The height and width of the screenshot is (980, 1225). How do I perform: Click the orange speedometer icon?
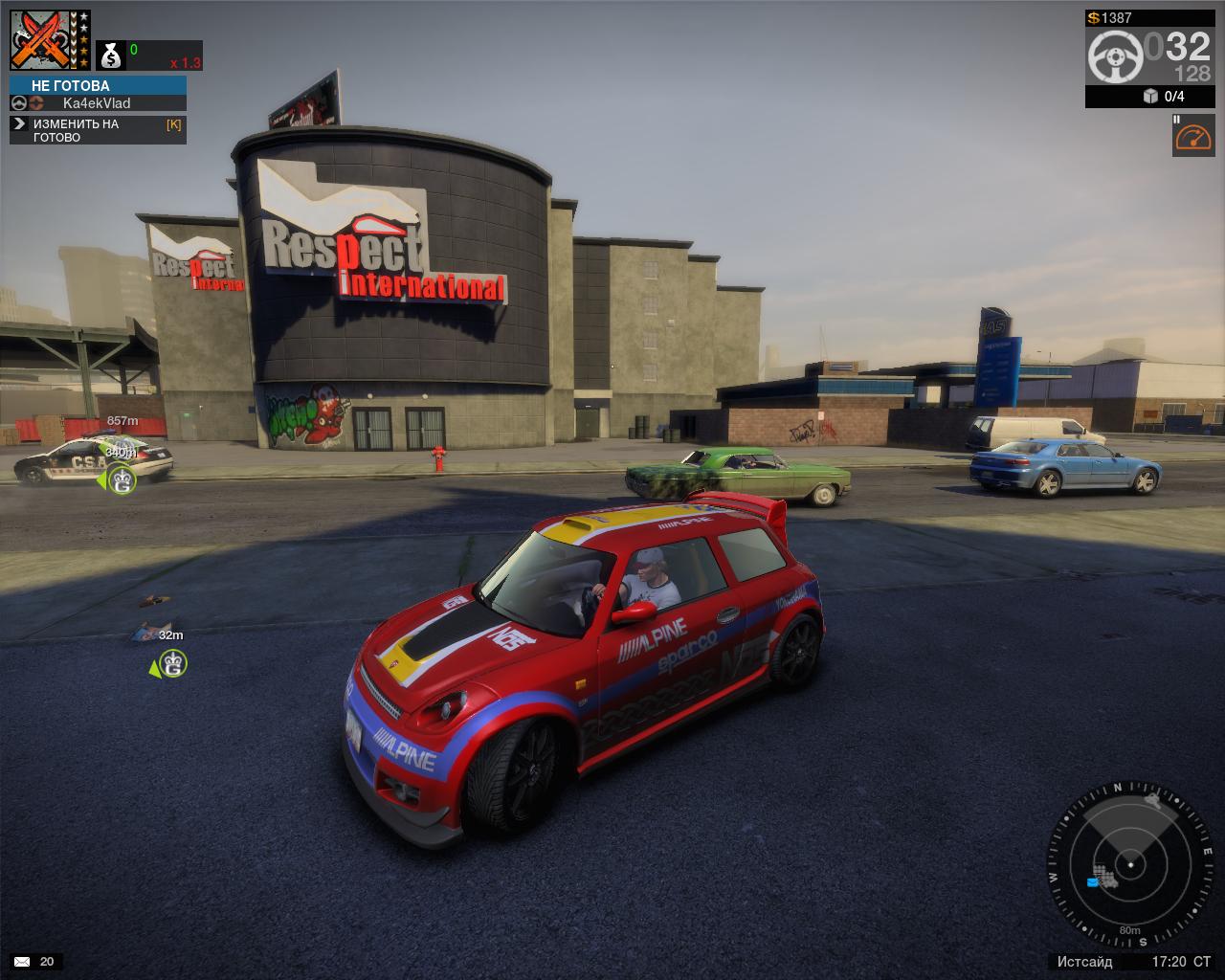coord(1193,136)
